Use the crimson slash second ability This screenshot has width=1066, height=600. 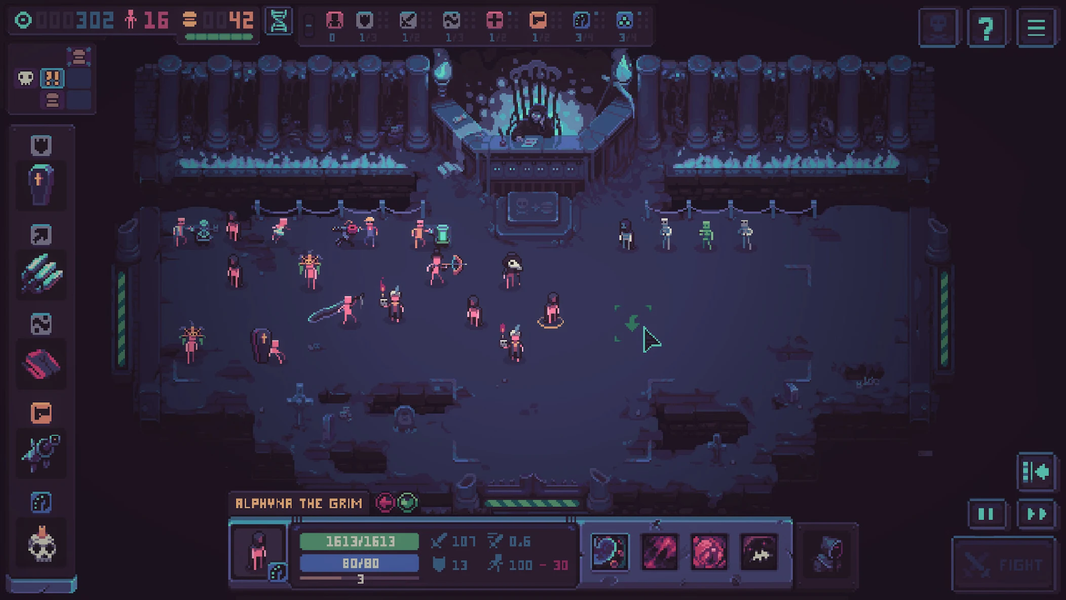click(x=660, y=551)
